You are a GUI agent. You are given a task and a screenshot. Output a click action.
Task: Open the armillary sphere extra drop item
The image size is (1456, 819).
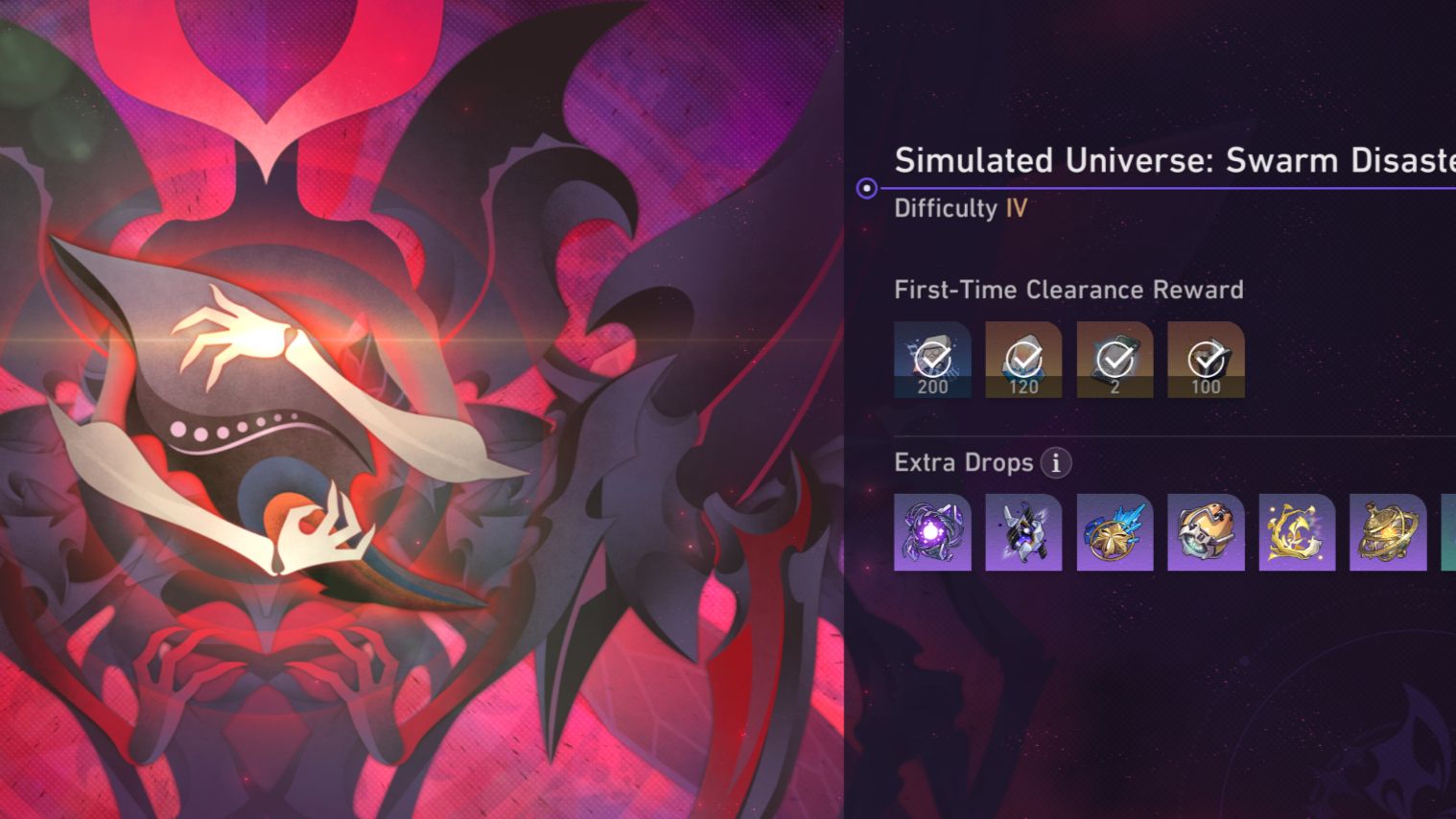click(1387, 533)
